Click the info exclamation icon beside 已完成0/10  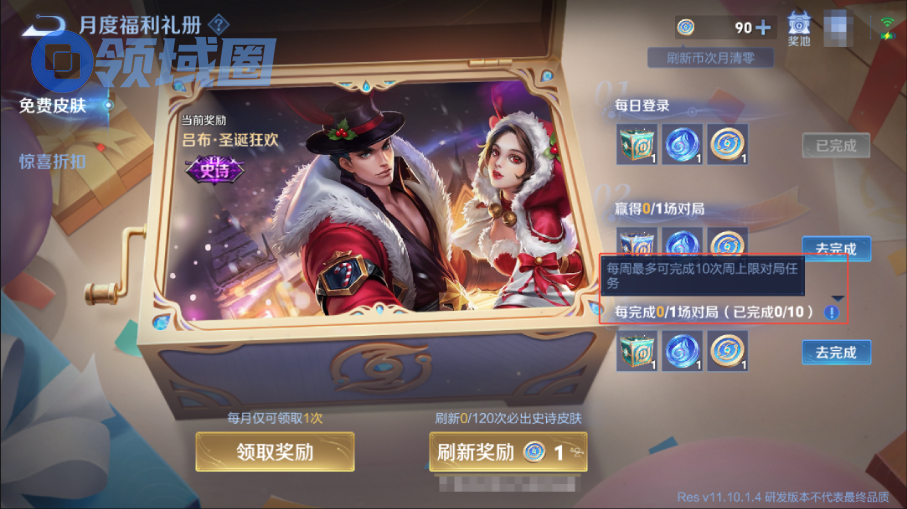832,313
